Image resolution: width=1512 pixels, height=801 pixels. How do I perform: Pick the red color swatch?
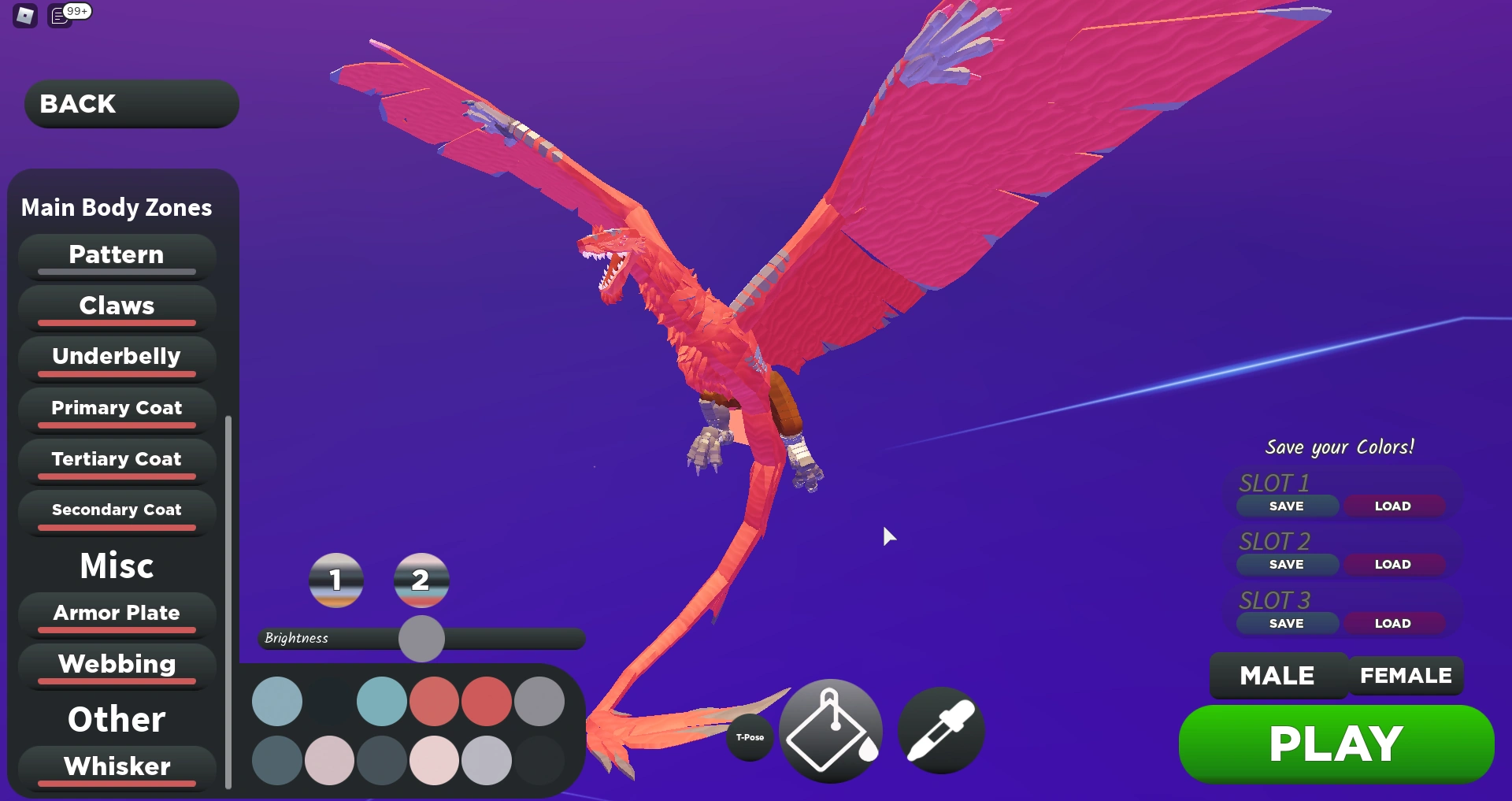point(435,700)
